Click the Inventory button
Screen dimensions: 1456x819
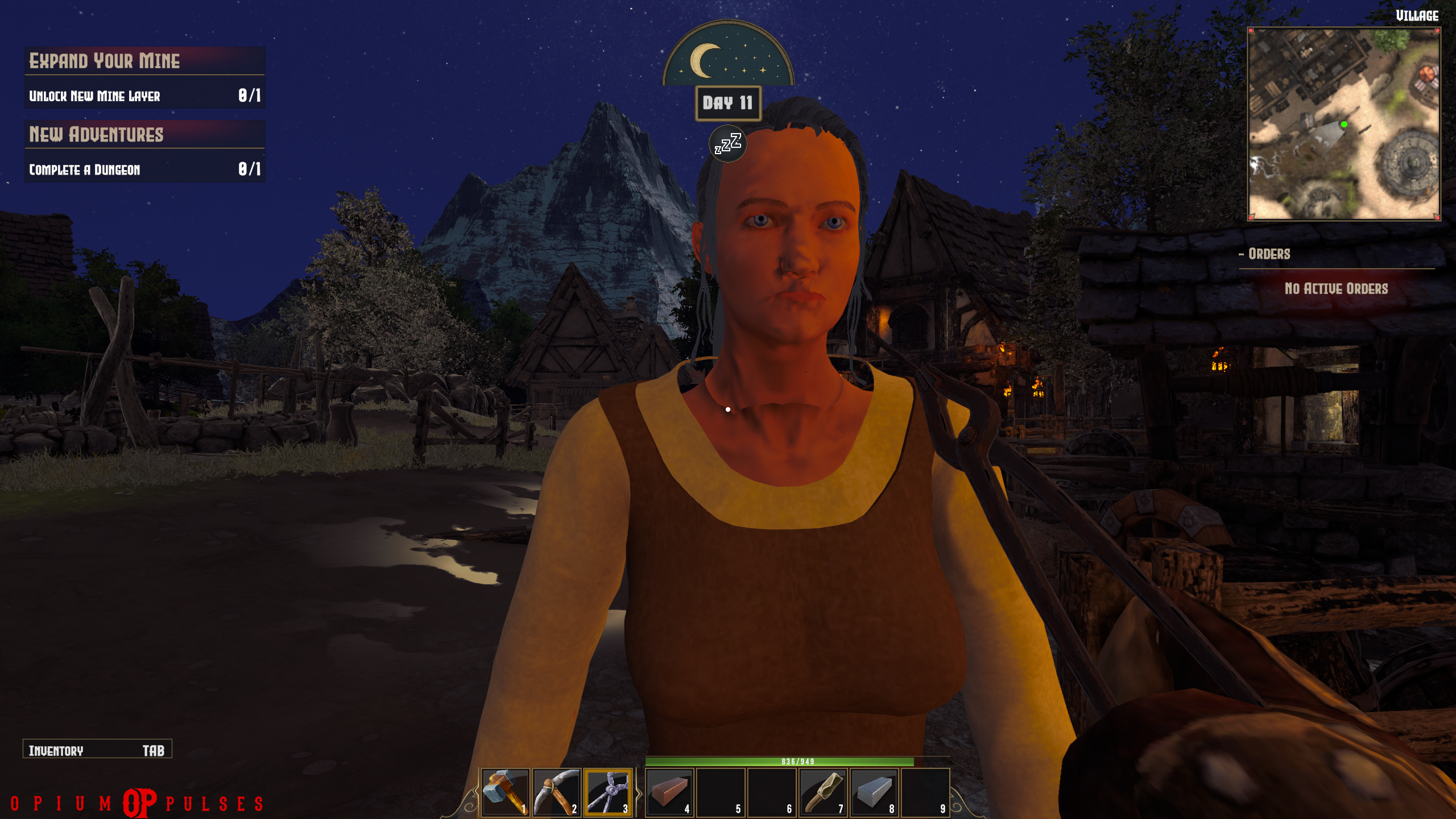pyautogui.click(x=97, y=750)
